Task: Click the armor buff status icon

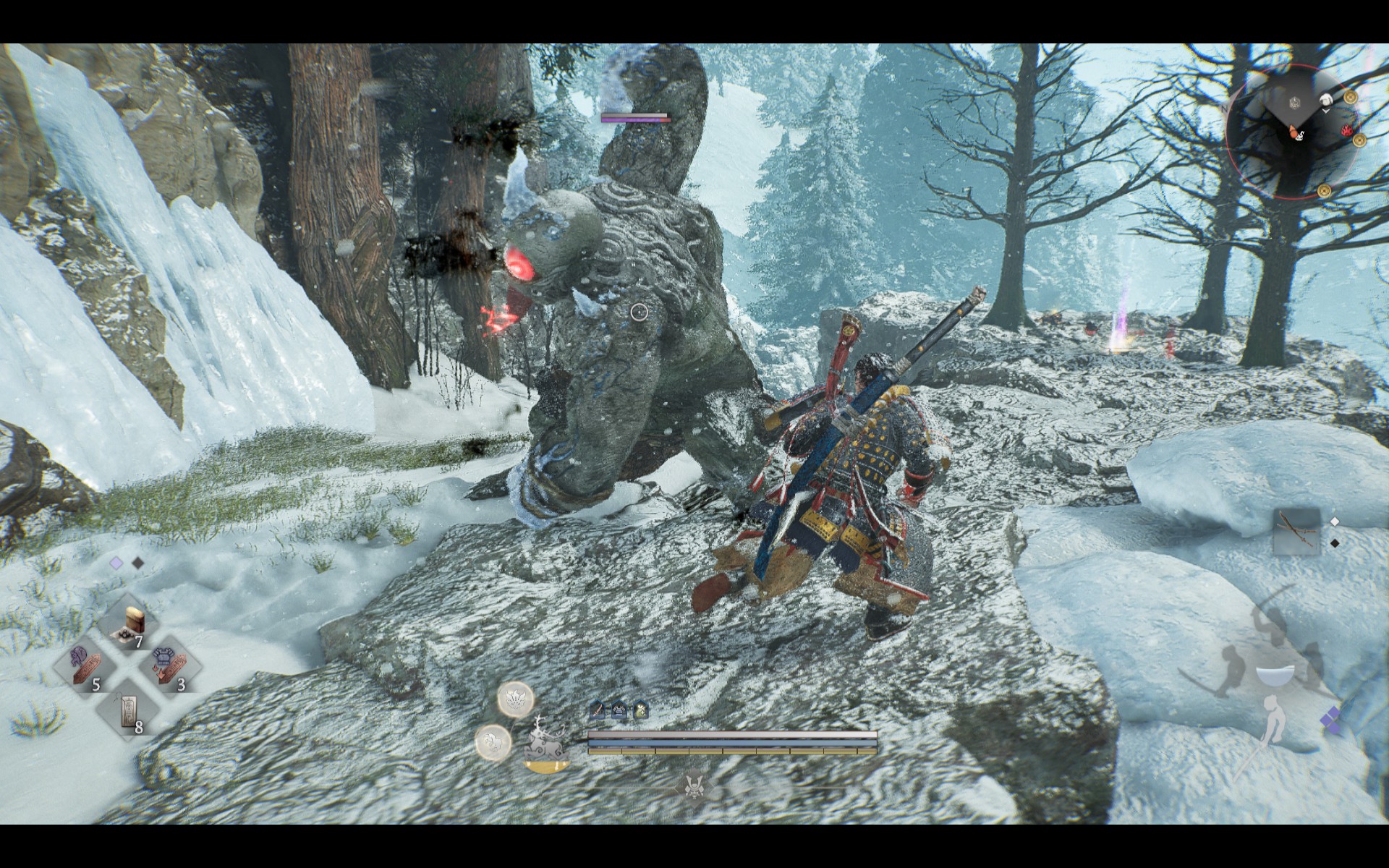Action: click(x=619, y=710)
